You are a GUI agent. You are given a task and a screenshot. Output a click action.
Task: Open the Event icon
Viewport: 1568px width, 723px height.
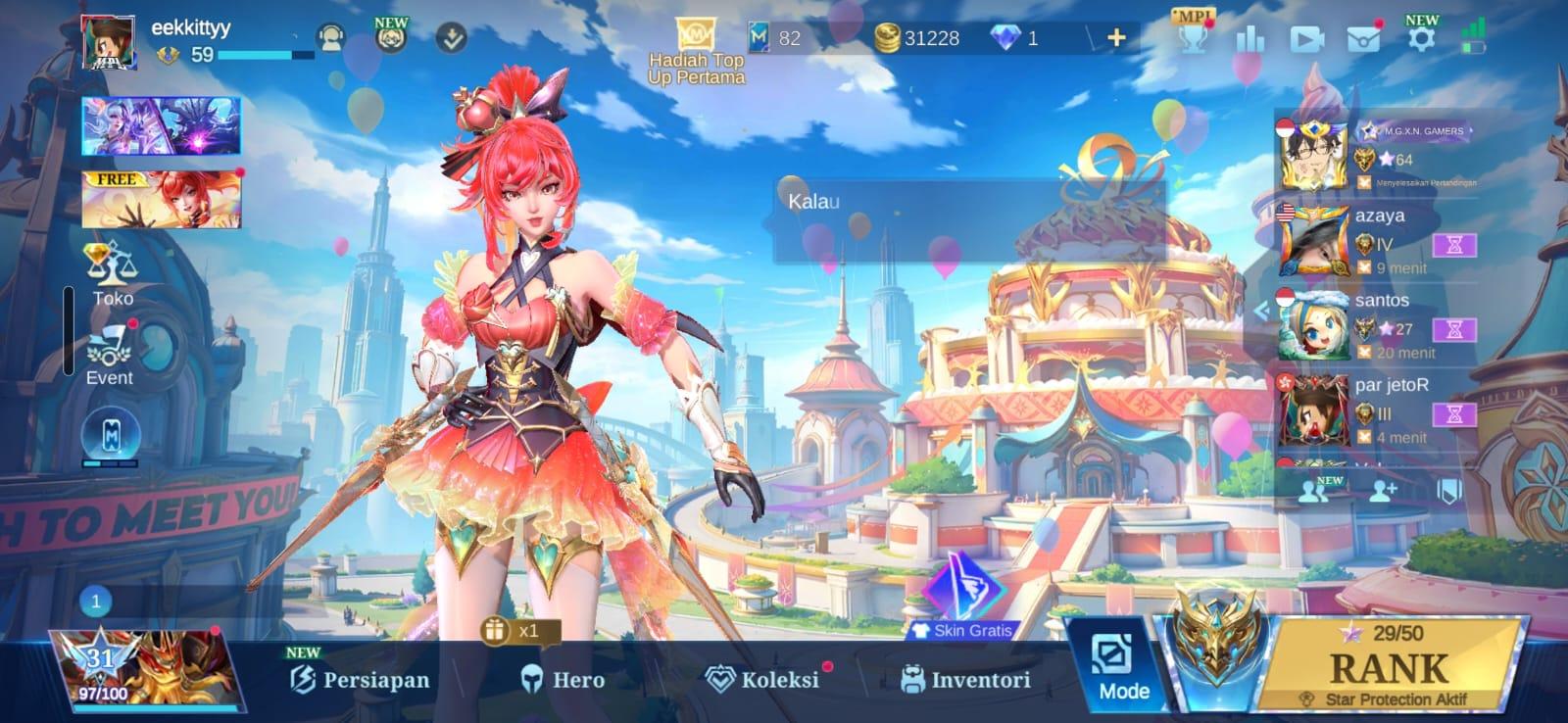[110, 353]
